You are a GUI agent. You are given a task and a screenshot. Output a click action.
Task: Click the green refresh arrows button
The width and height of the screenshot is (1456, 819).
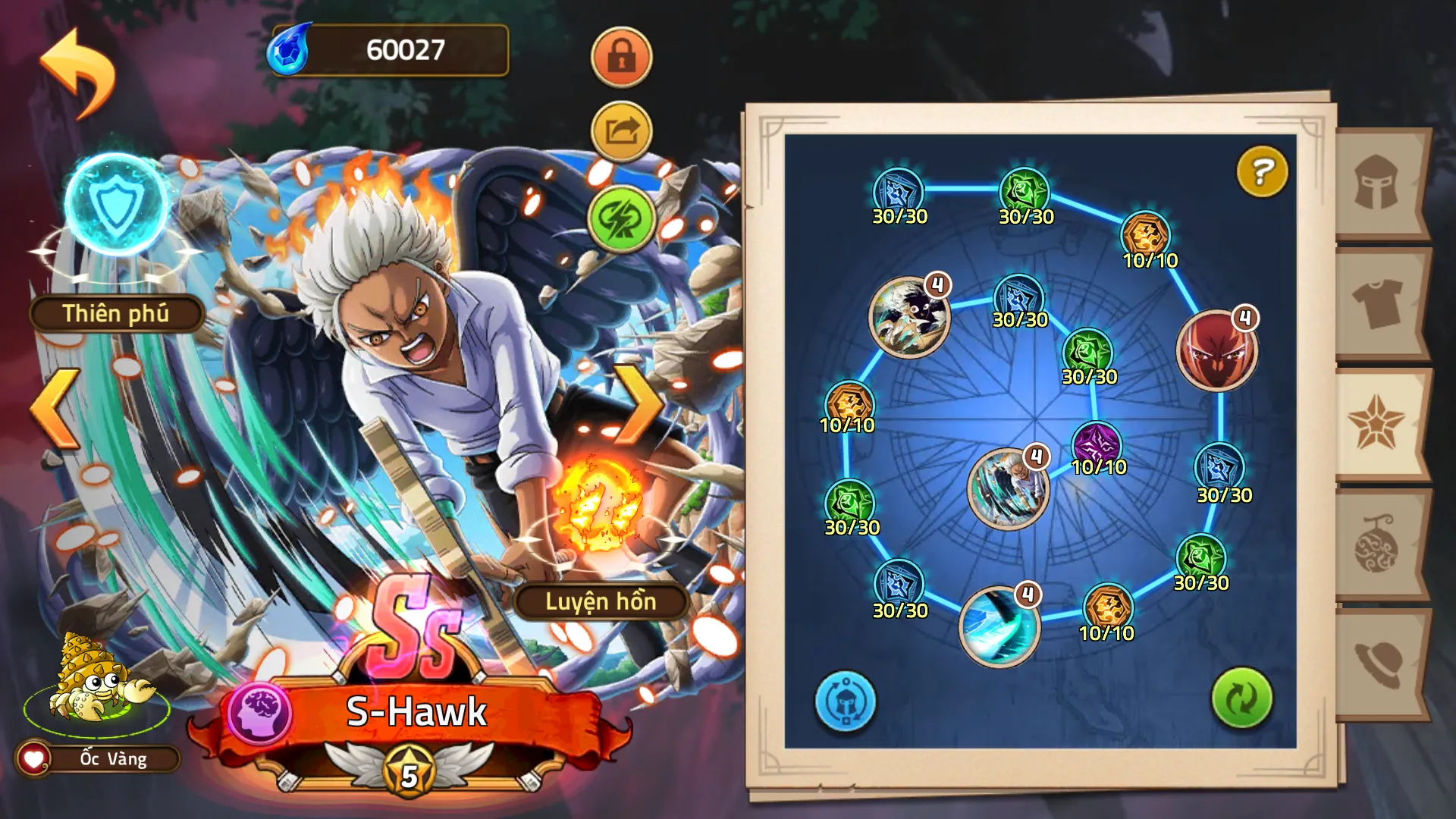[x=1241, y=698]
